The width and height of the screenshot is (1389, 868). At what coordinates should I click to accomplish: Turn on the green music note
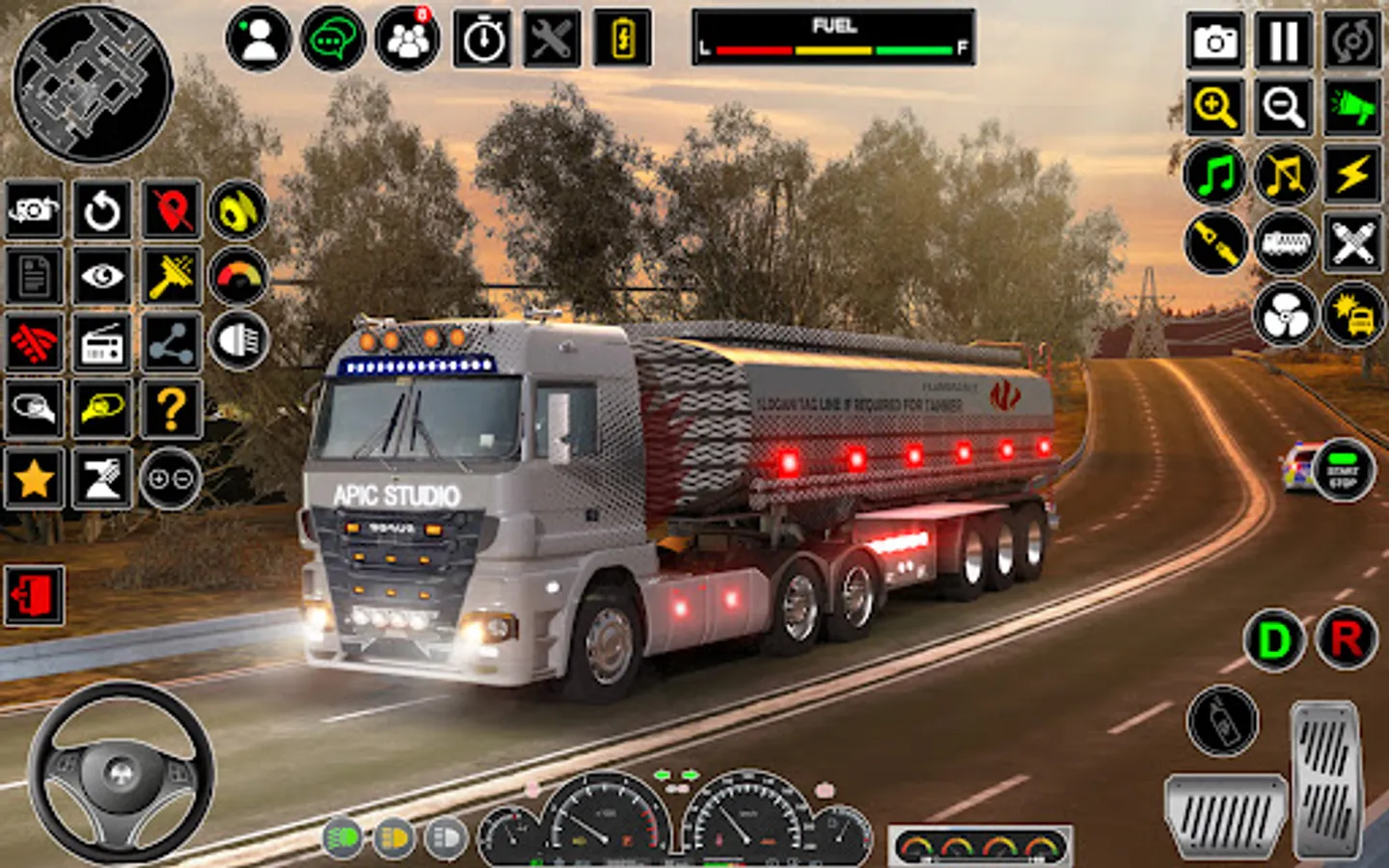click(x=1214, y=175)
